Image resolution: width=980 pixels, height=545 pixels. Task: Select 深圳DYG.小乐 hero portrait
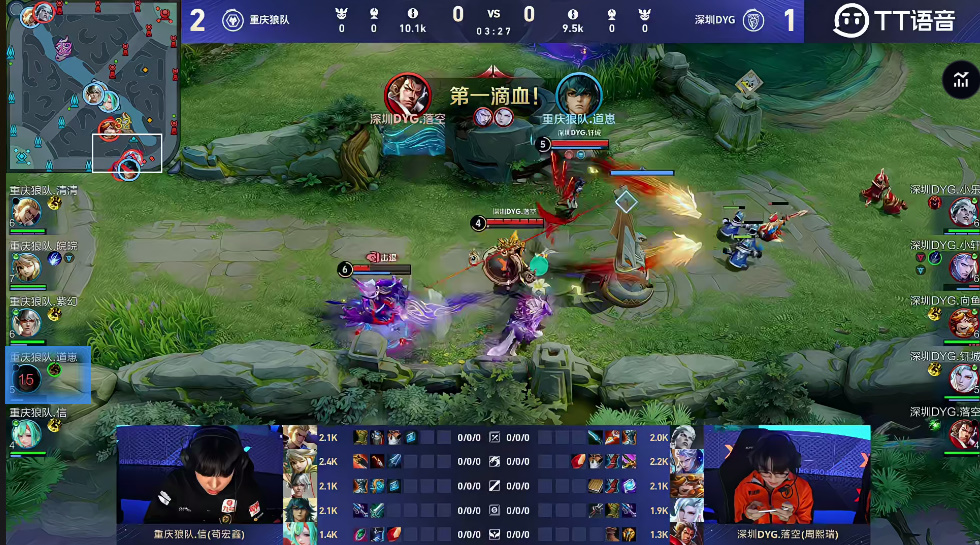pyautogui.click(x=961, y=212)
